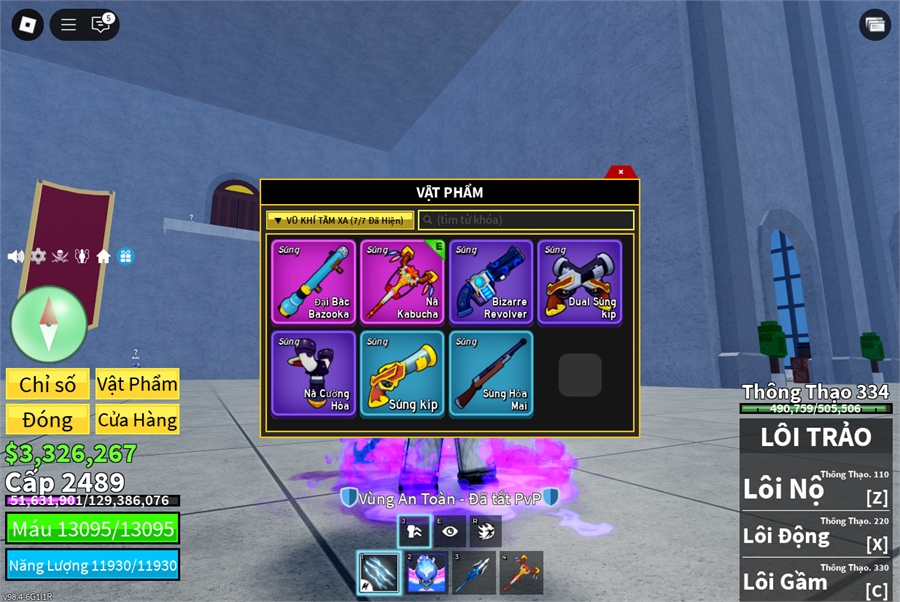The width and height of the screenshot is (900, 602).
Task: Choose the Nã Kabucha gun slot
Action: pyautogui.click(x=402, y=282)
